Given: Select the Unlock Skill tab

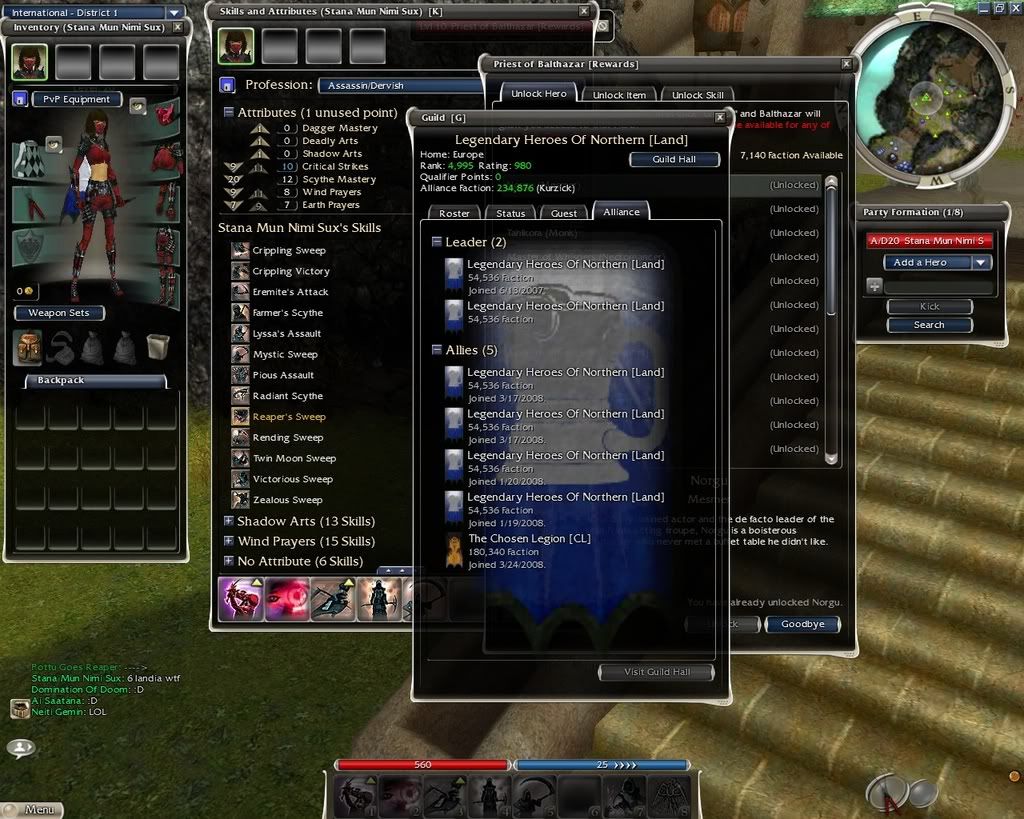Looking at the screenshot, I should pos(697,95).
